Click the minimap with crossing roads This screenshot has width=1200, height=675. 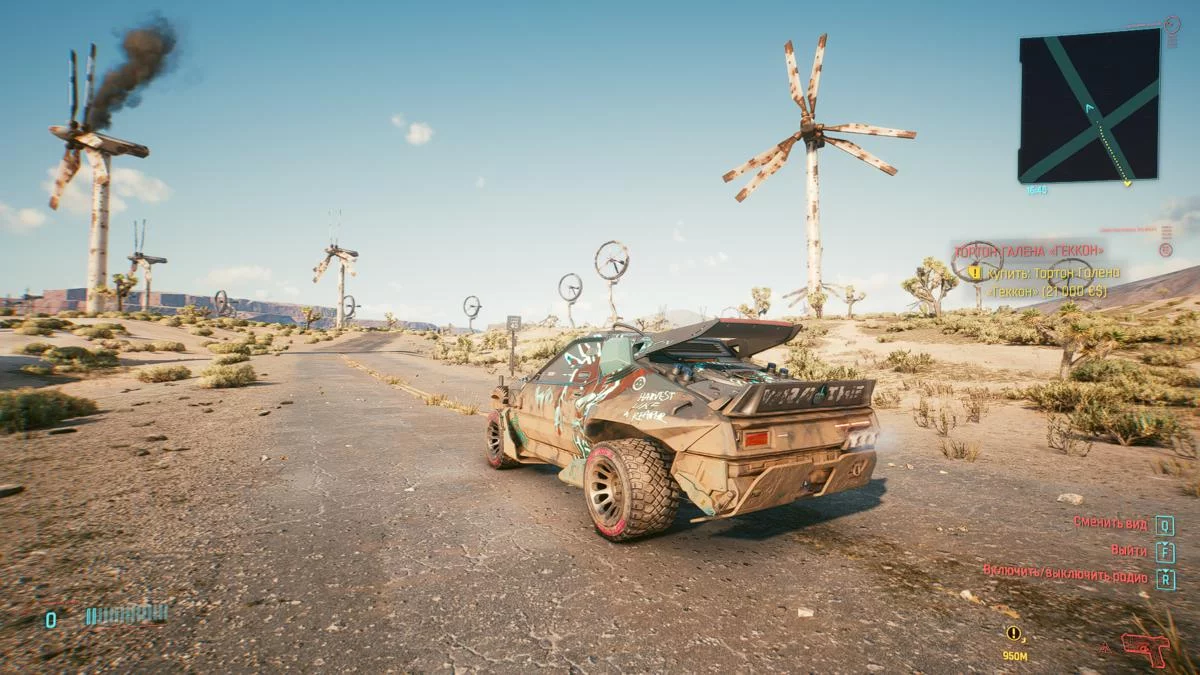point(1089,105)
